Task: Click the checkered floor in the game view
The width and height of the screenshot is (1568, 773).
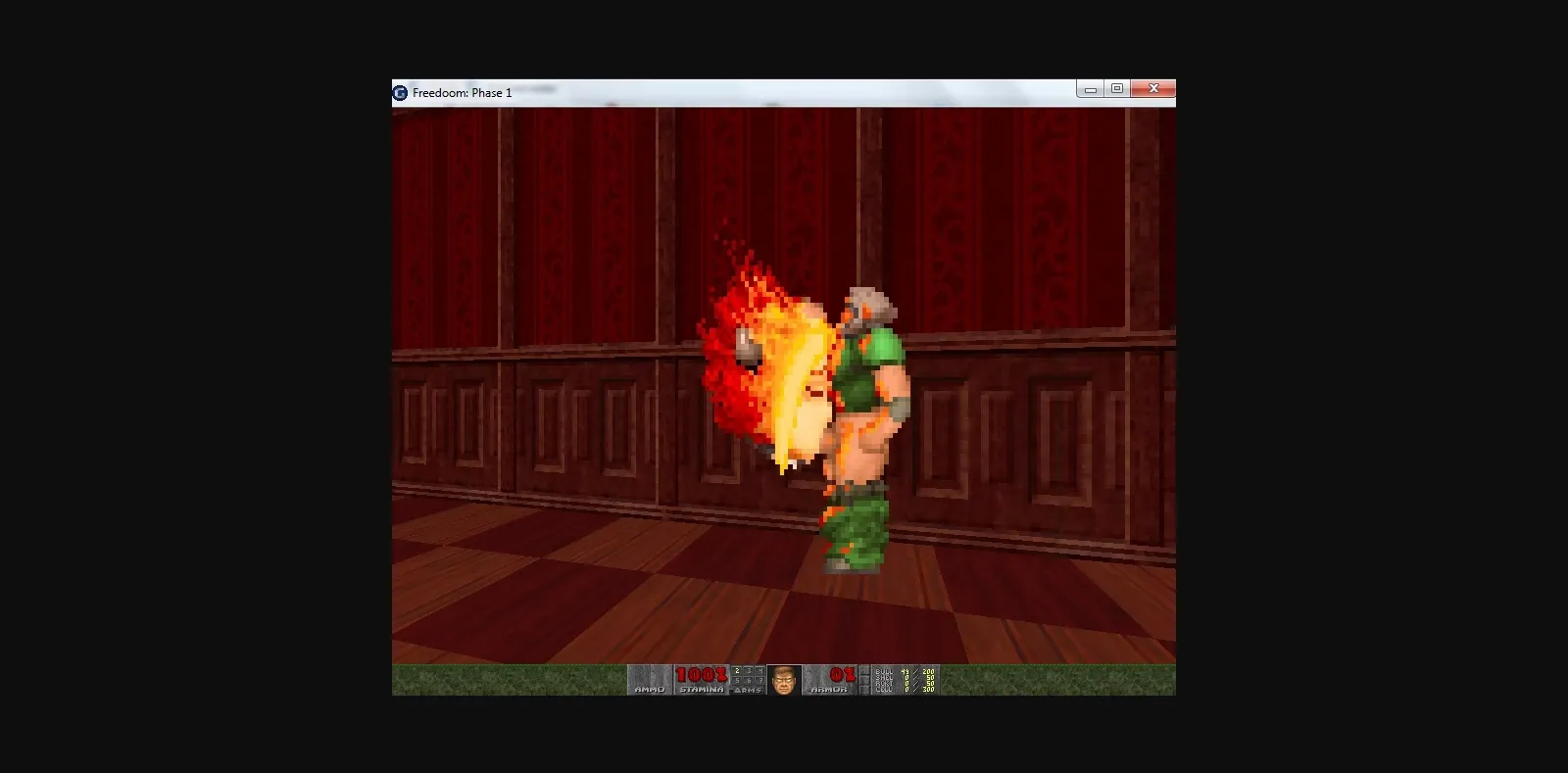Action: click(588, 607)
